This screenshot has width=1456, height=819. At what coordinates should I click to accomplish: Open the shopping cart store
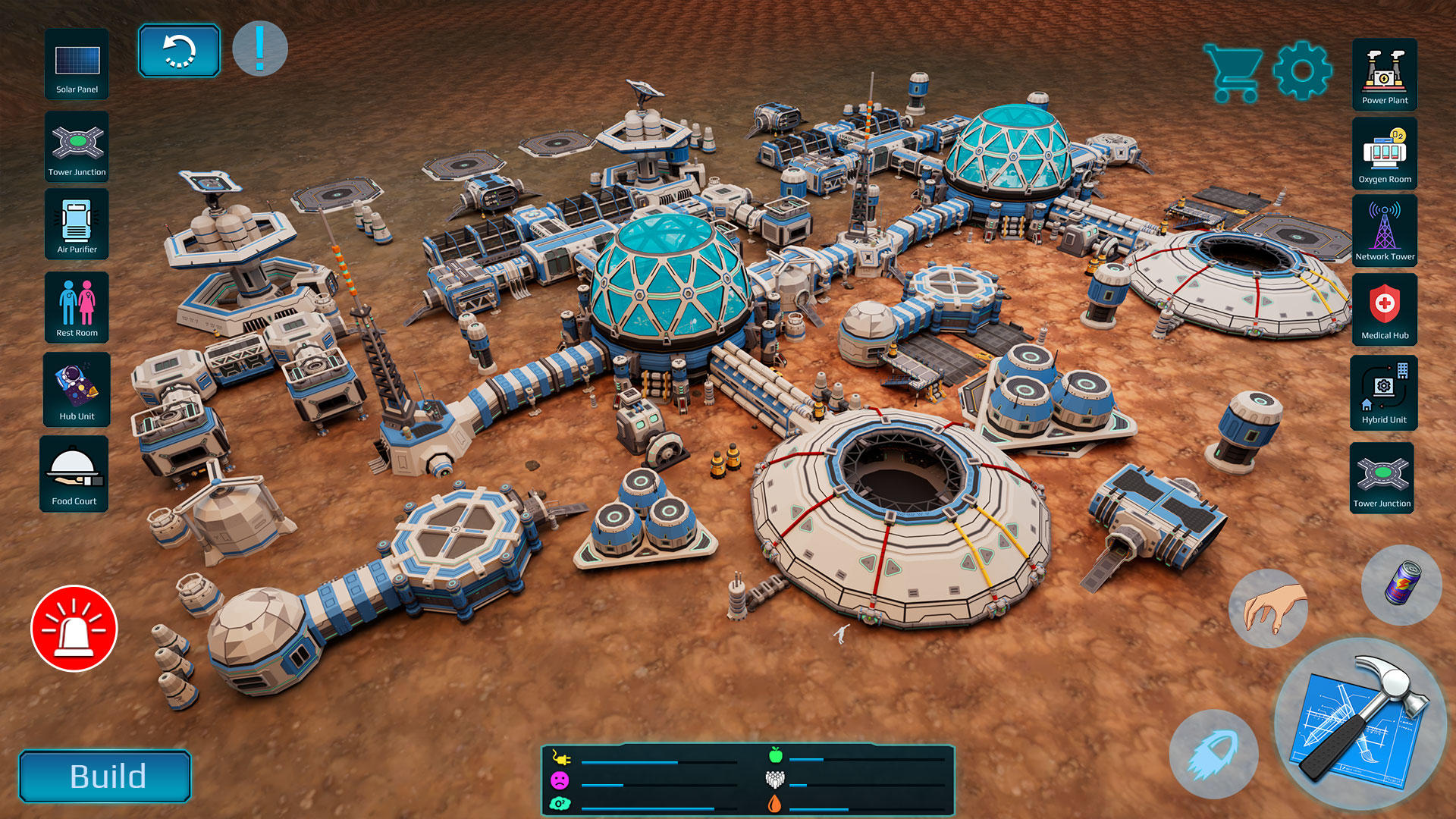(x=1233, y=73)
